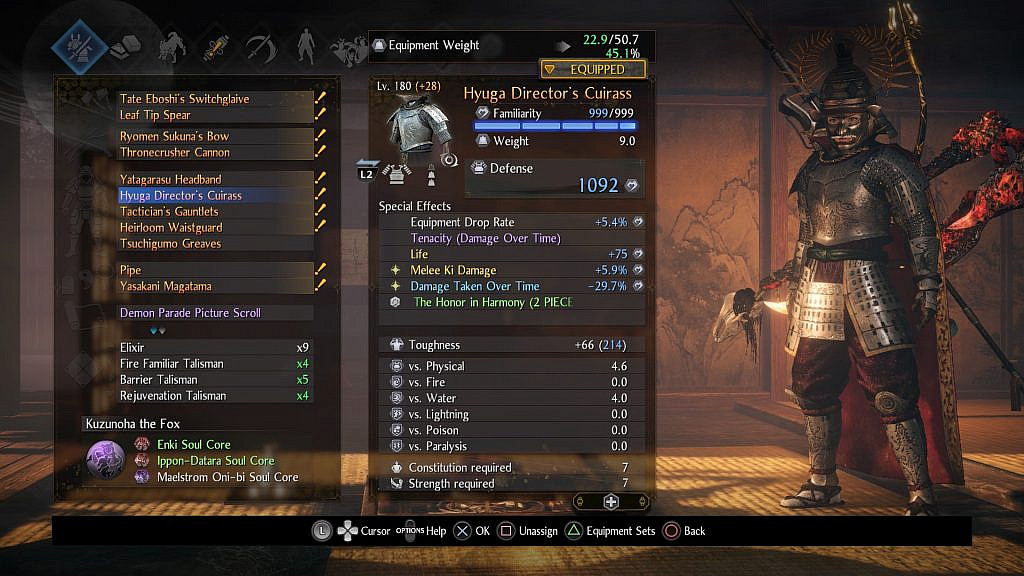
Task: Open the highlighted samurai equipment tab
Action: [x=80, y=44]
